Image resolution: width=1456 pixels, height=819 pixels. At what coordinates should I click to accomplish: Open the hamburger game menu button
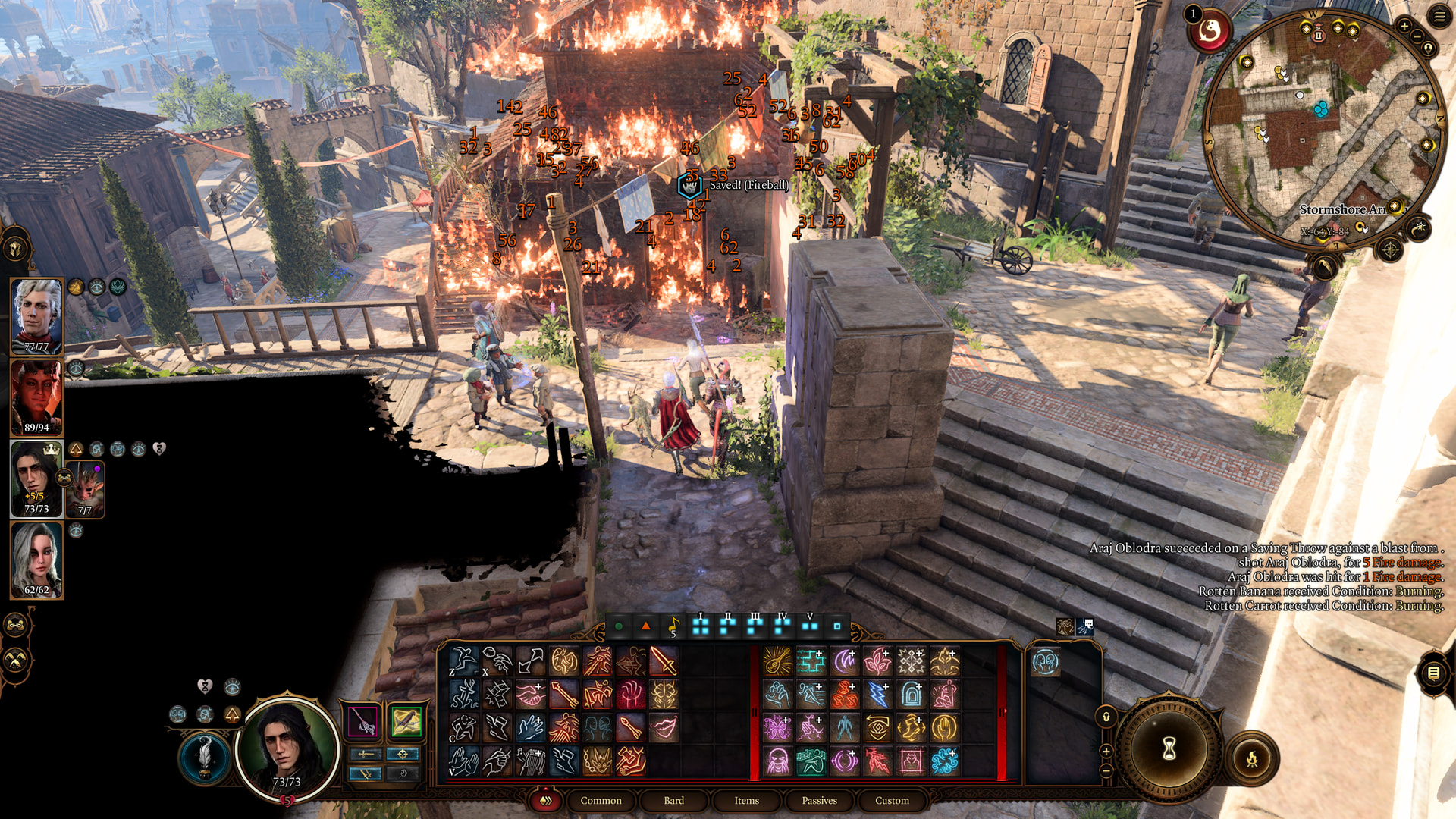pos(1439,17)
